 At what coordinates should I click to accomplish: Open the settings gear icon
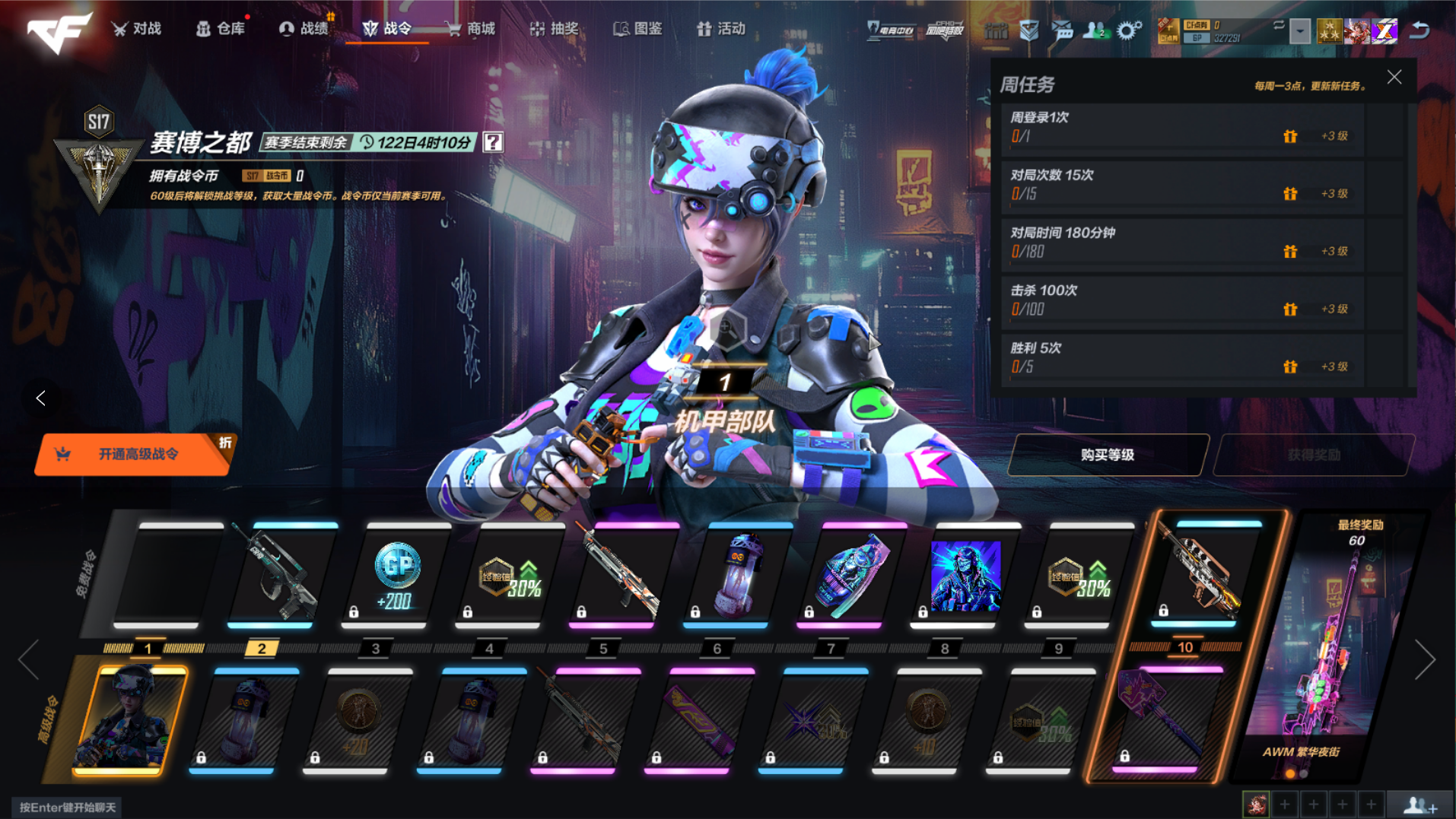pos(1129,30)
